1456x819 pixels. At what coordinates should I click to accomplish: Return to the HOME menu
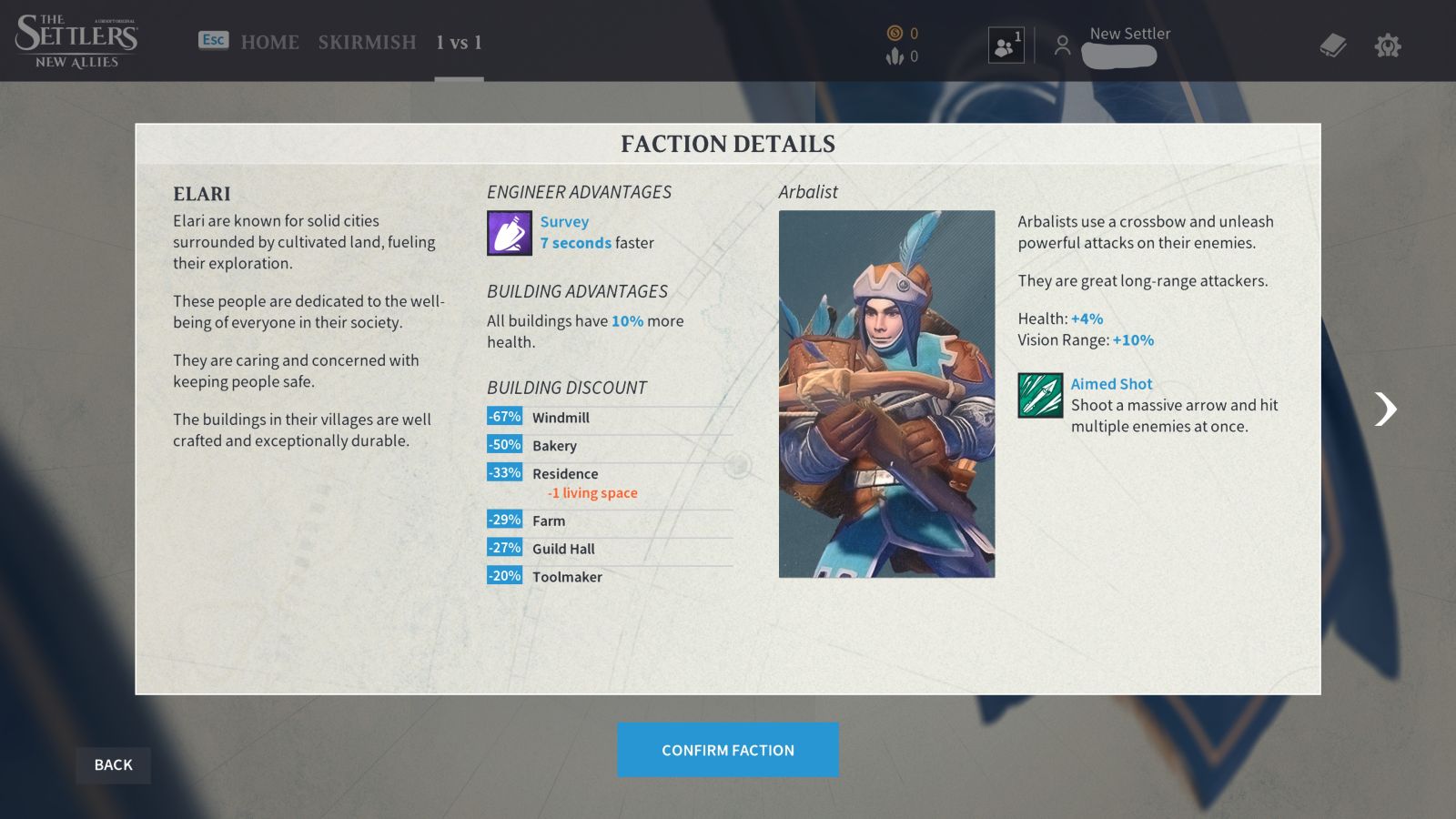269,42
